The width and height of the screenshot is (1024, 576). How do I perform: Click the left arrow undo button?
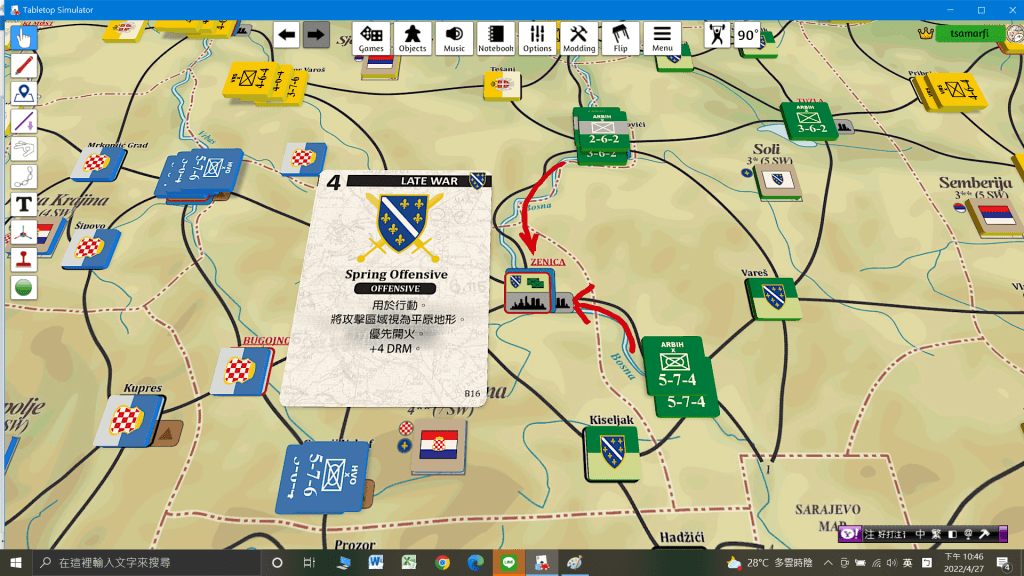[x=287, y=35]
